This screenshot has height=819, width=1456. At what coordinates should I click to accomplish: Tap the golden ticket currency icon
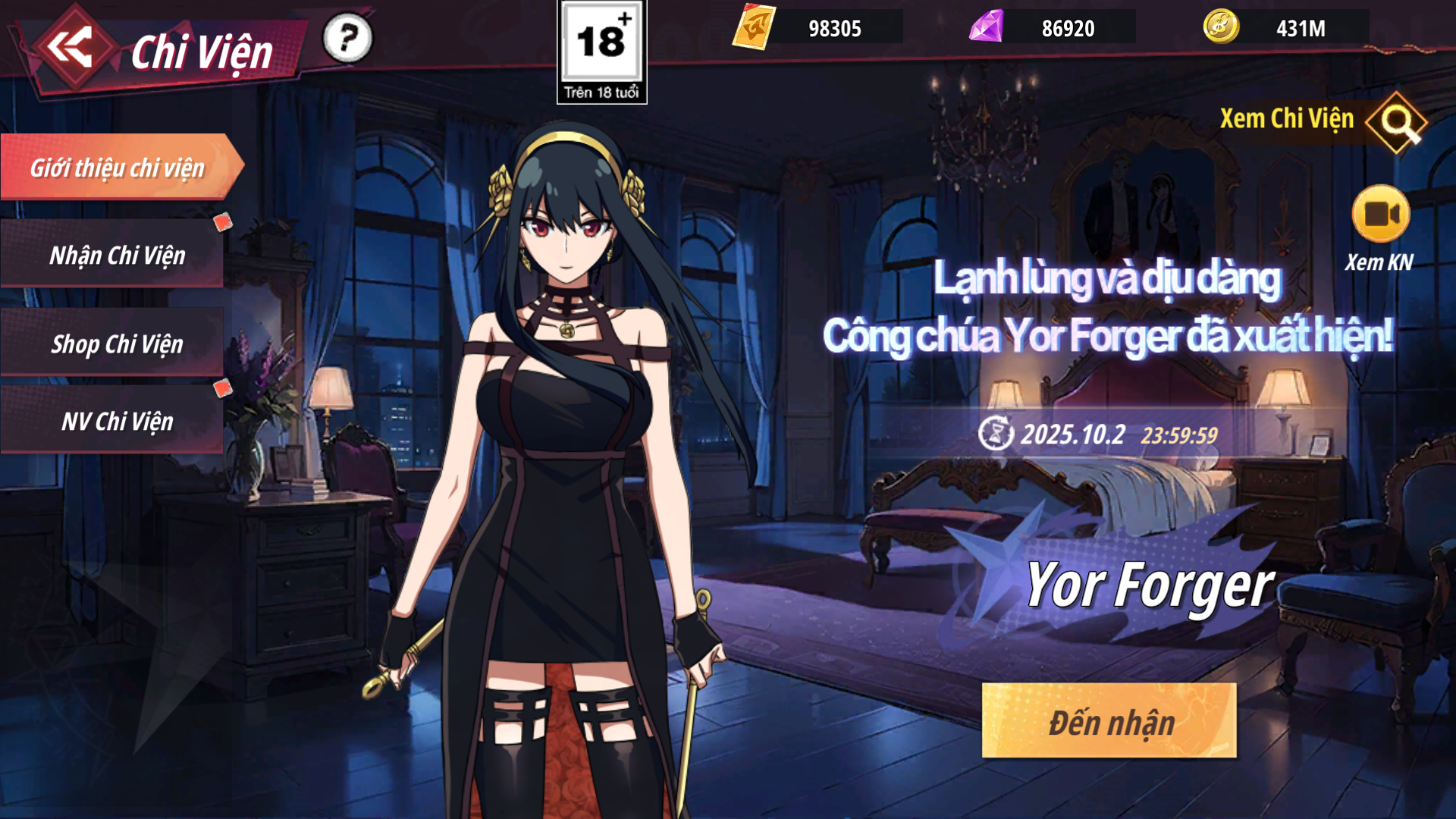[754, 27]
